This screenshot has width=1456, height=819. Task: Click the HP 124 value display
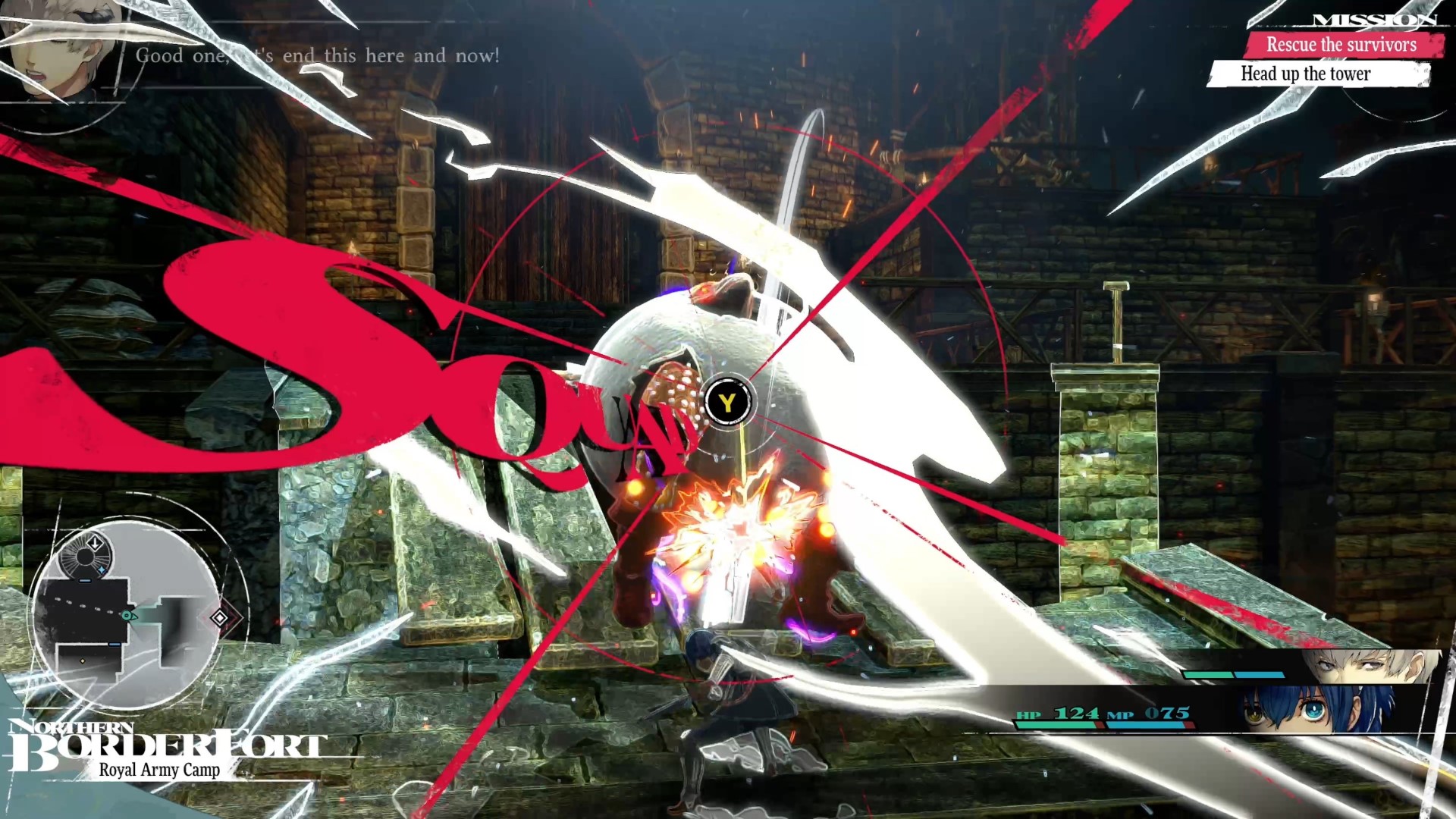1080,714
